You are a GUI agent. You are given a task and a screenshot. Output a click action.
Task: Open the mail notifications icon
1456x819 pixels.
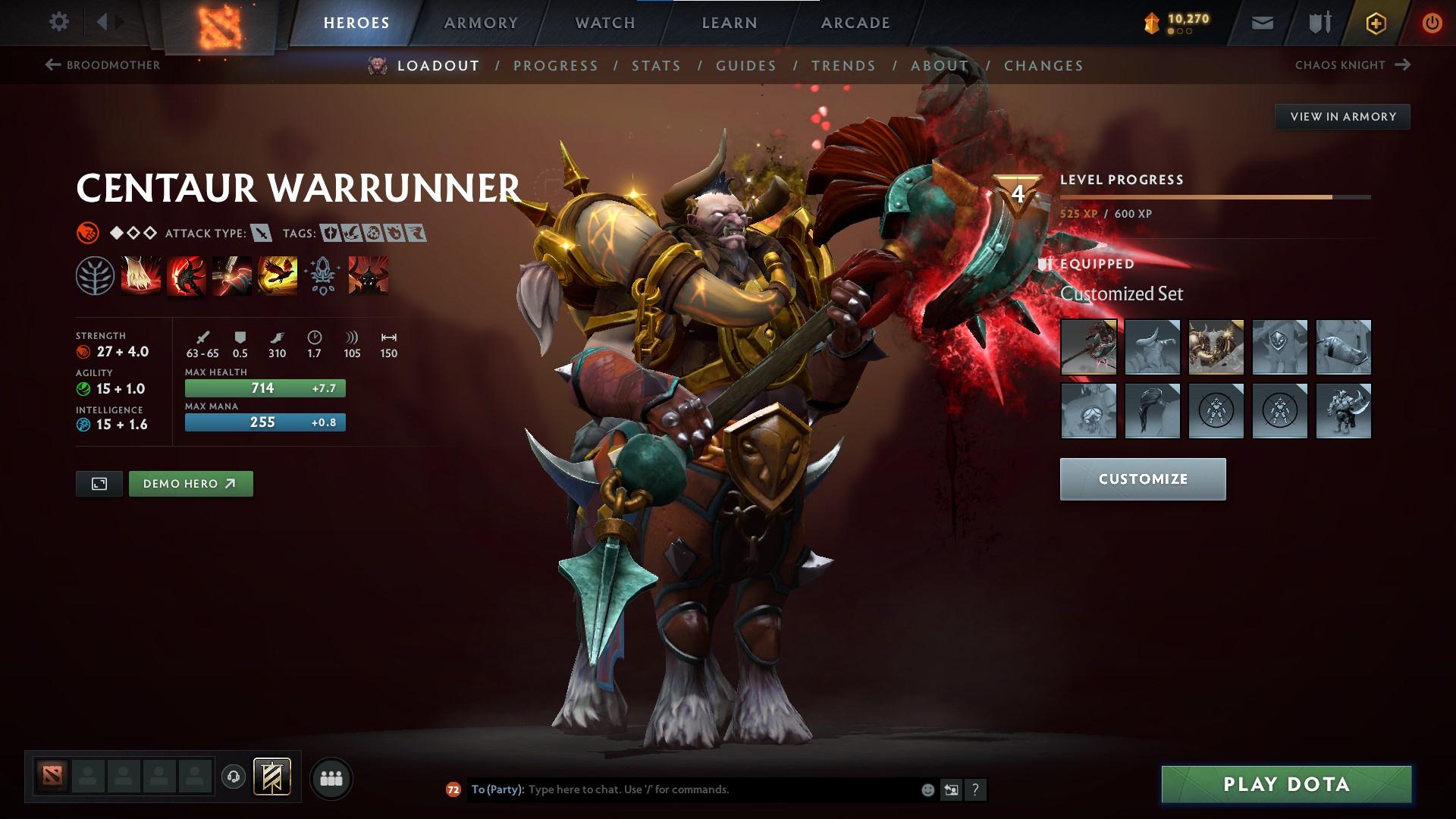1262,22
